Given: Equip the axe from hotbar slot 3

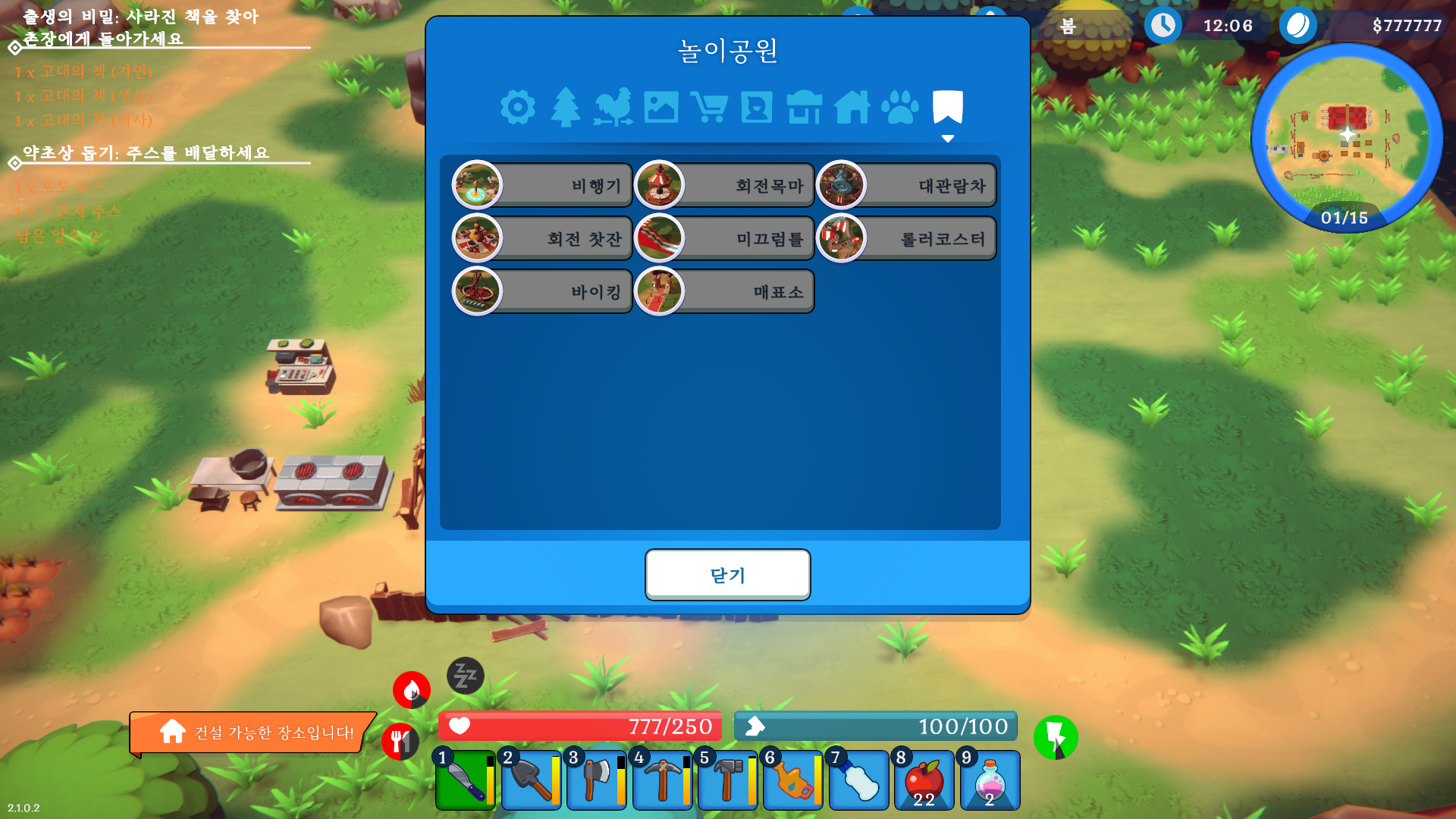Looking at the screenshot, I should (x=596, y=781).
